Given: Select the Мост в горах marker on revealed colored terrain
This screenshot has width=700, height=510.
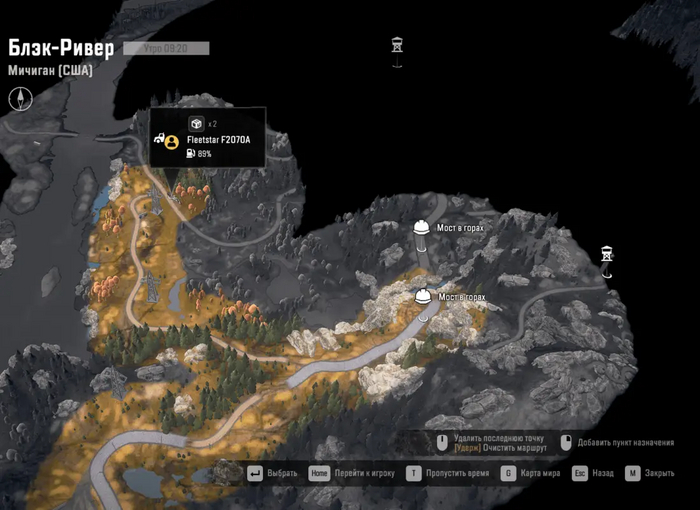Looking at the screenshot, I should [x=423, y=297].
